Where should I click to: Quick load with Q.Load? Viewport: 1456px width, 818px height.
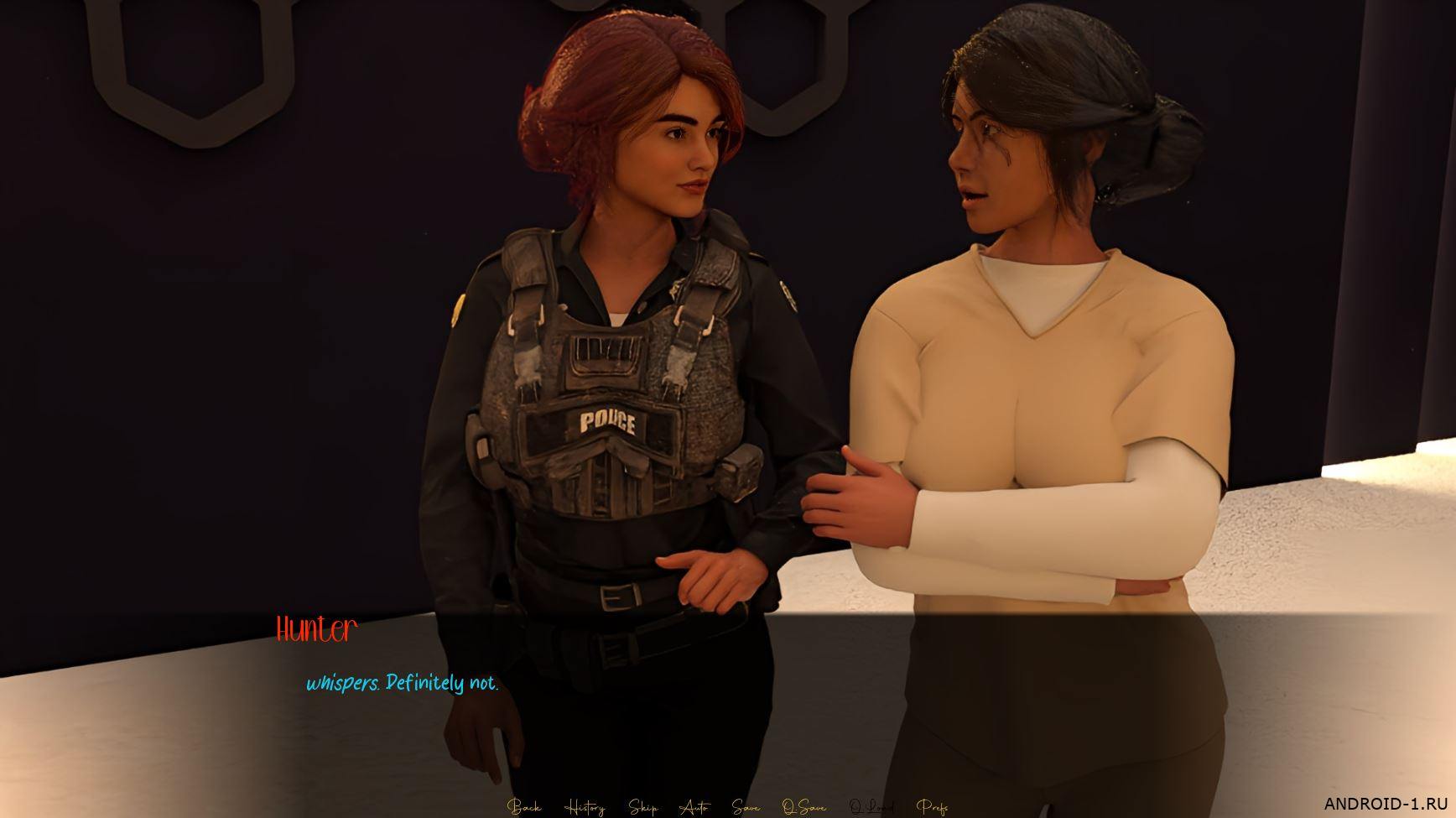871,807
